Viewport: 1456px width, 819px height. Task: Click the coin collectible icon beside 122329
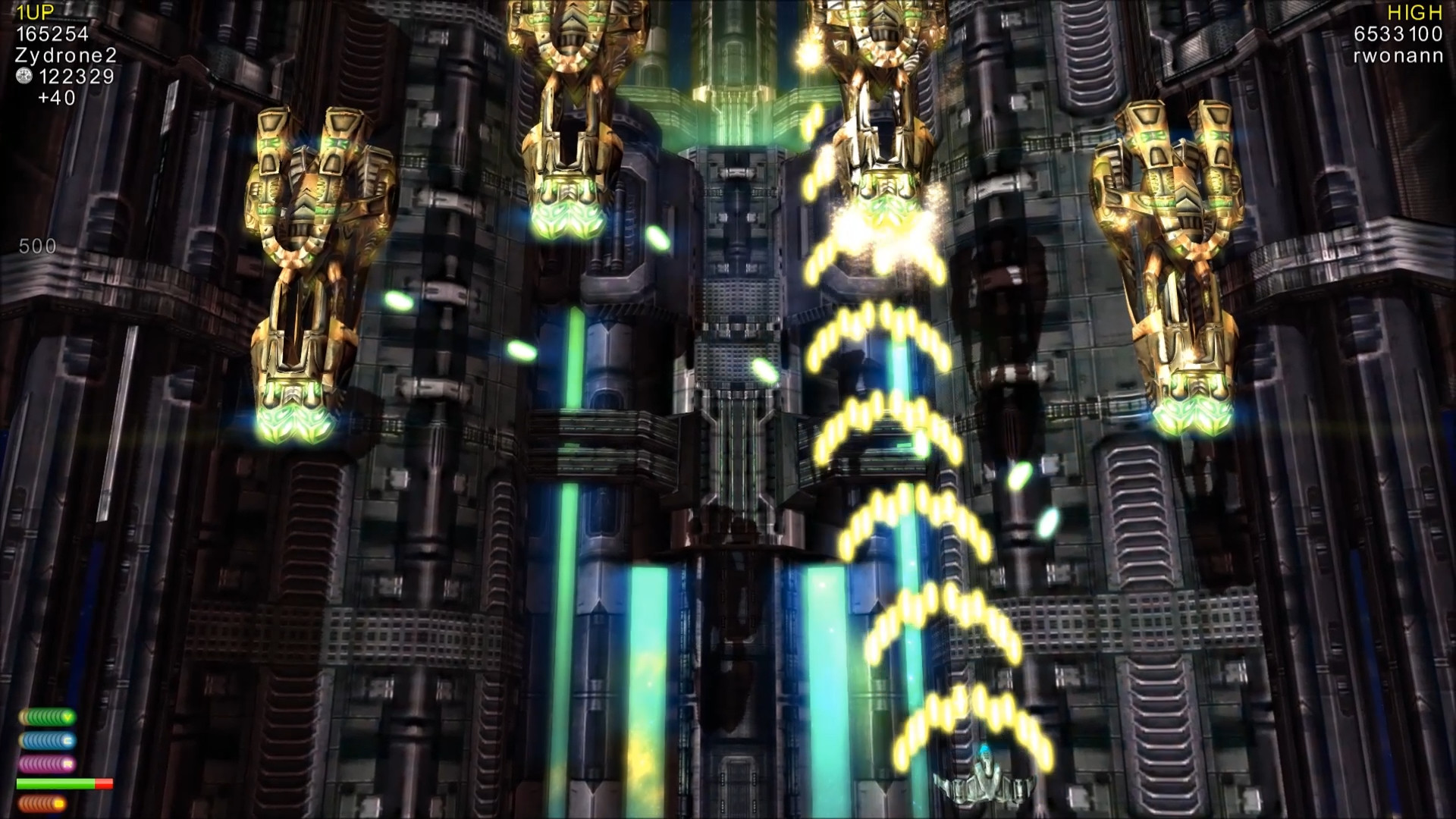pos(24,75)
